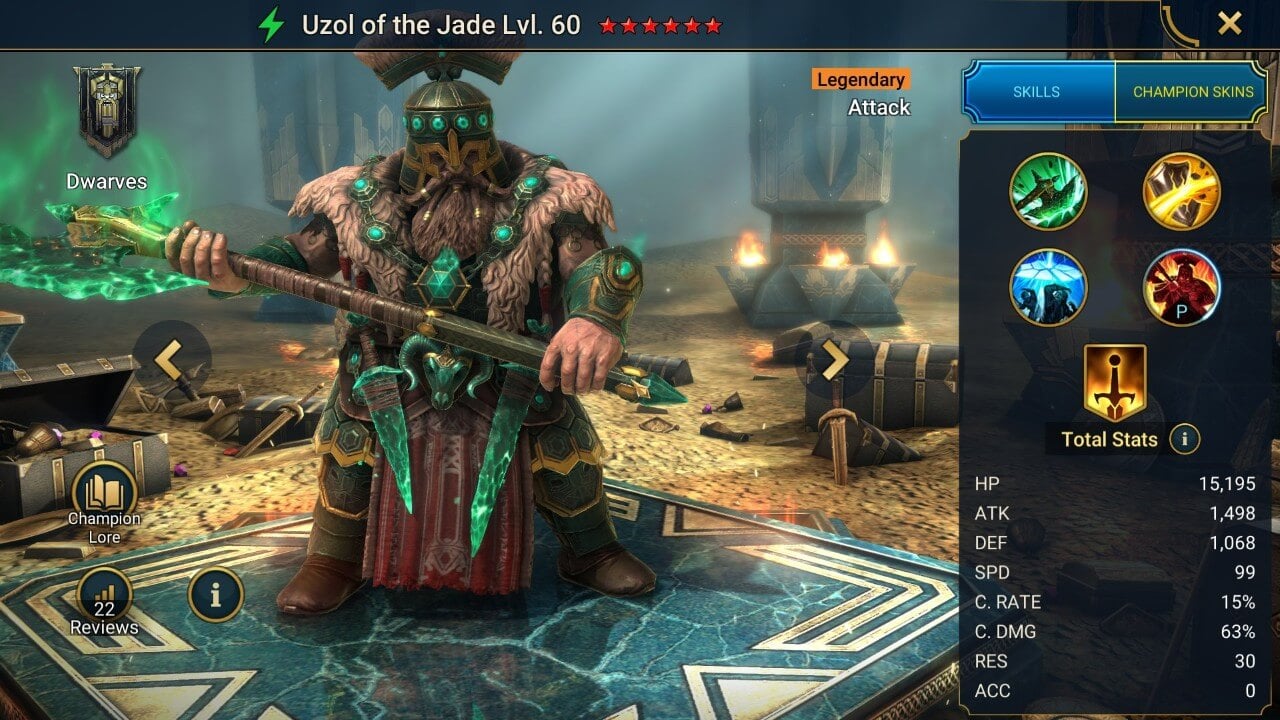Image resolution: width=1280 pixels, height=720 pixels.
Task: View the blue ally-themed skill icon
Action: click(1049, 289)
